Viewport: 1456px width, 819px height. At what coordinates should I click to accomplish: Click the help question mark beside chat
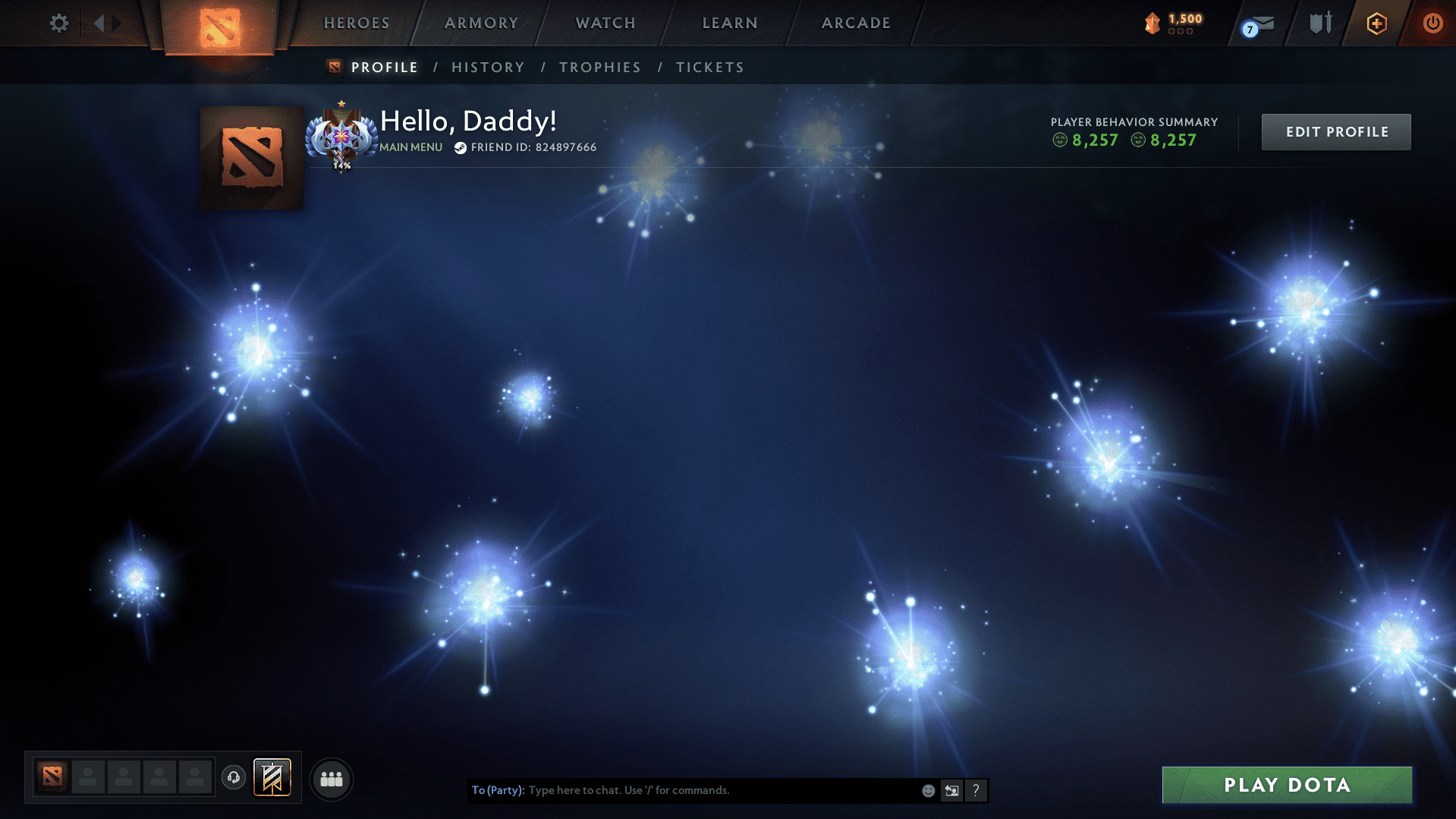point(976,790)
